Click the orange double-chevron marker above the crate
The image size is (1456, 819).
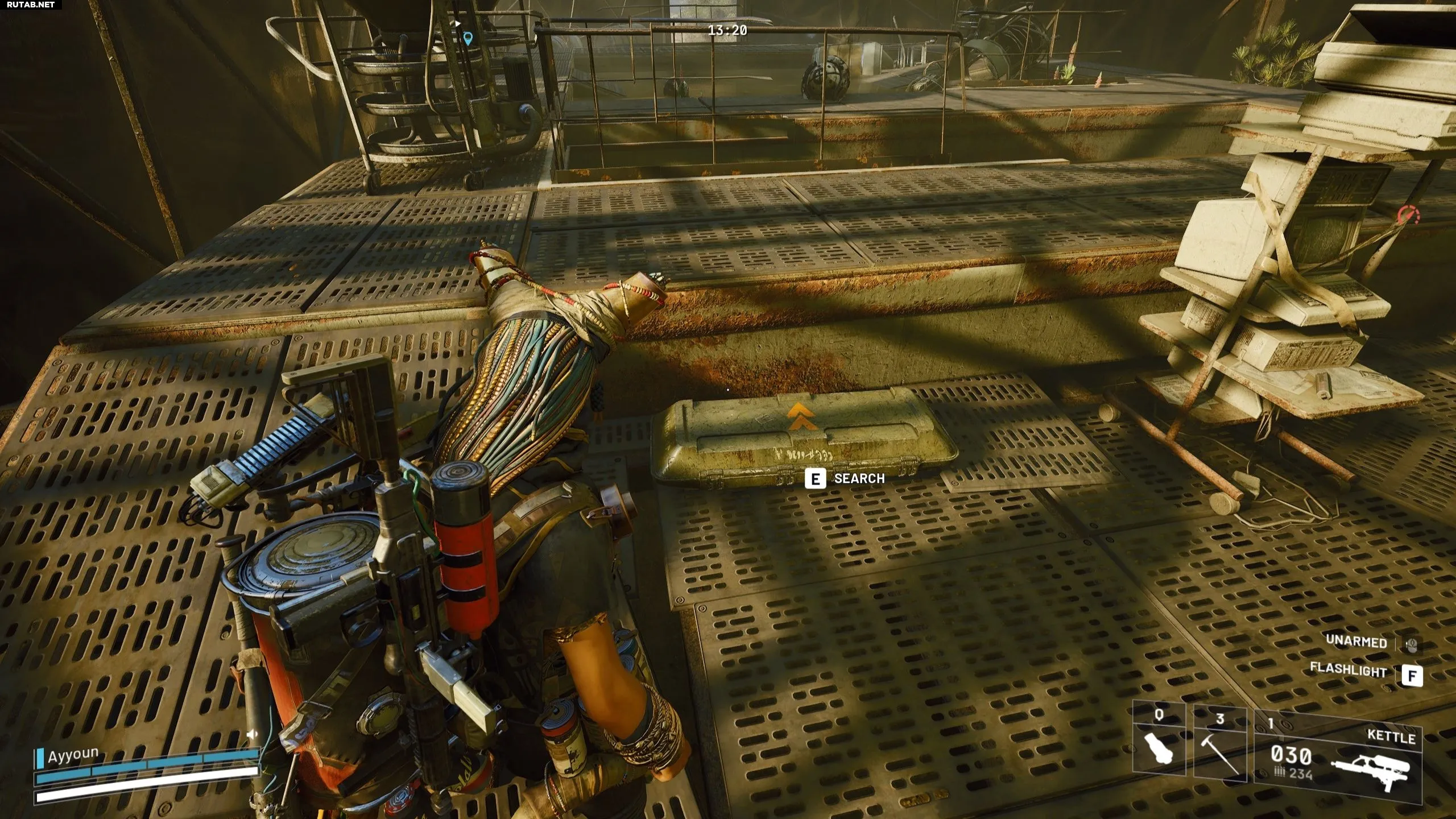click(x=802, y=418)
